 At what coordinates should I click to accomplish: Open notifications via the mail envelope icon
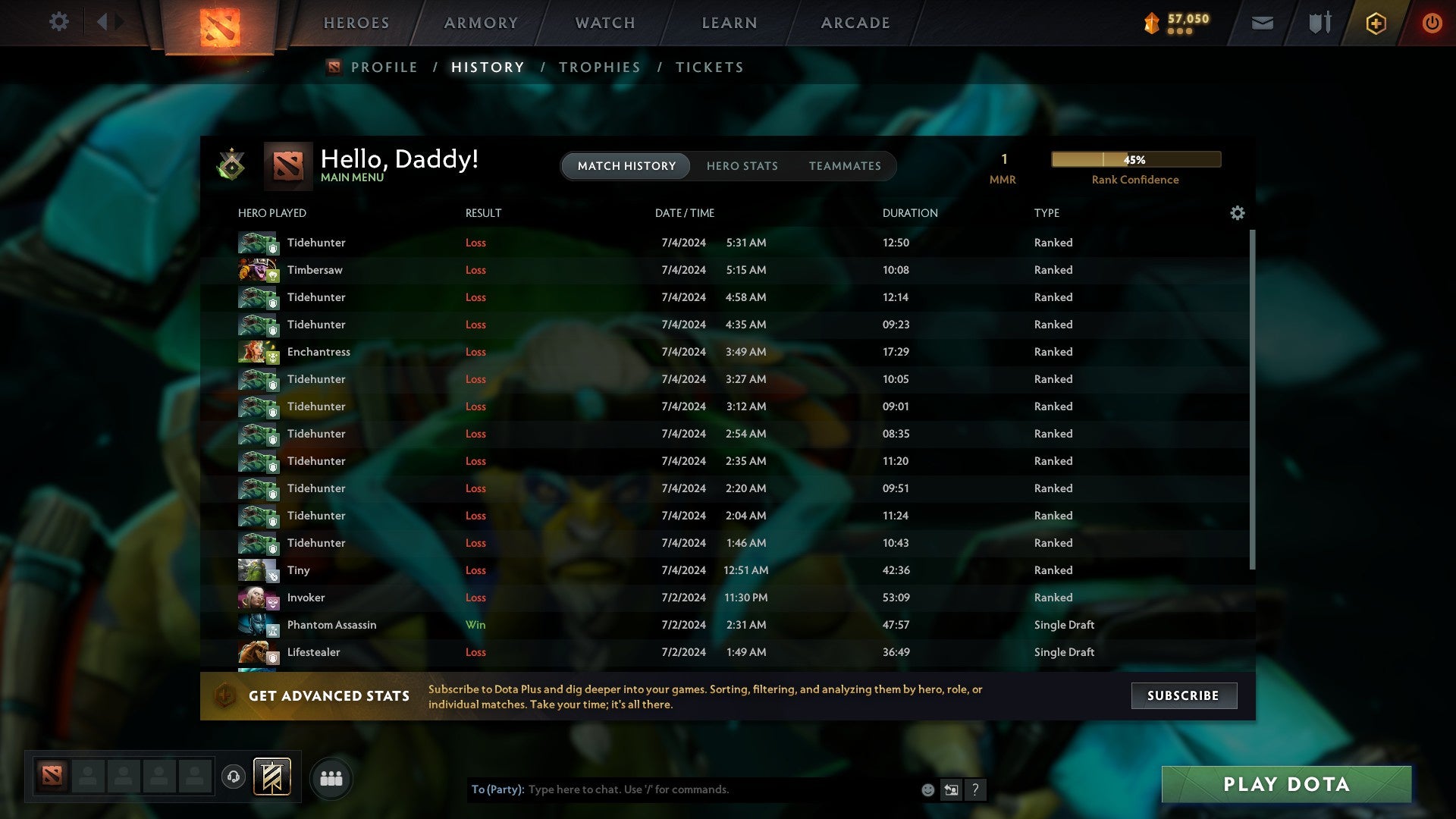[1262, 24]
